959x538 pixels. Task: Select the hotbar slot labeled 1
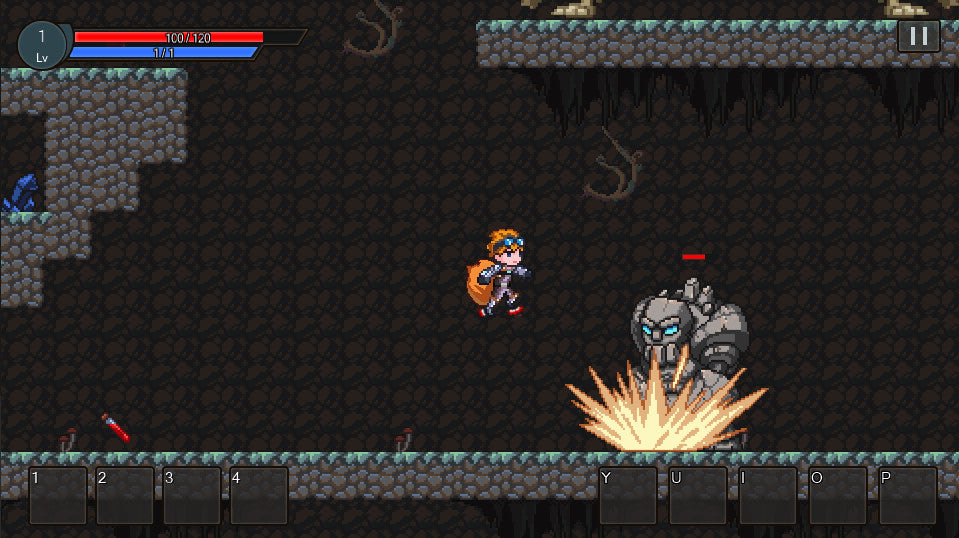click(x=58, y=495)
